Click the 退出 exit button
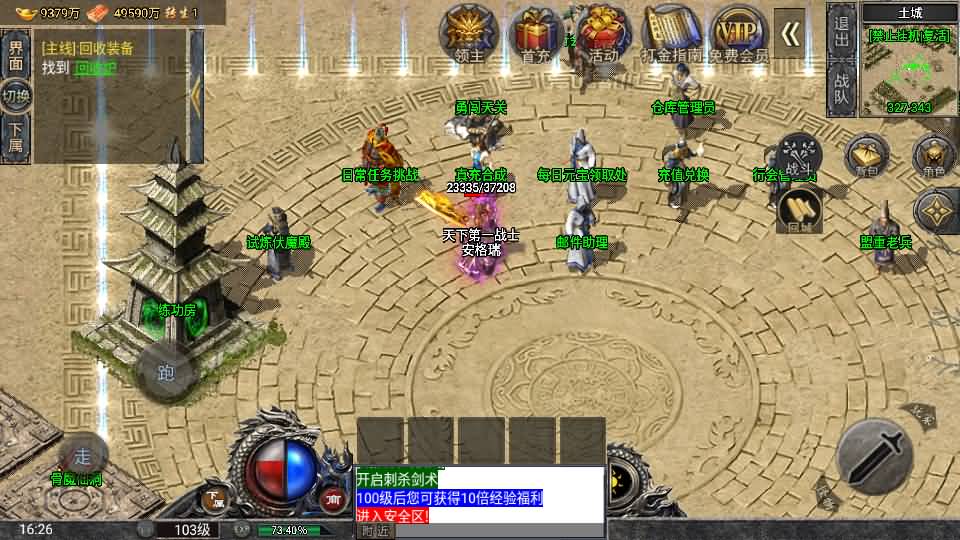This screenshot has width=960, height=540. point(841,30)
